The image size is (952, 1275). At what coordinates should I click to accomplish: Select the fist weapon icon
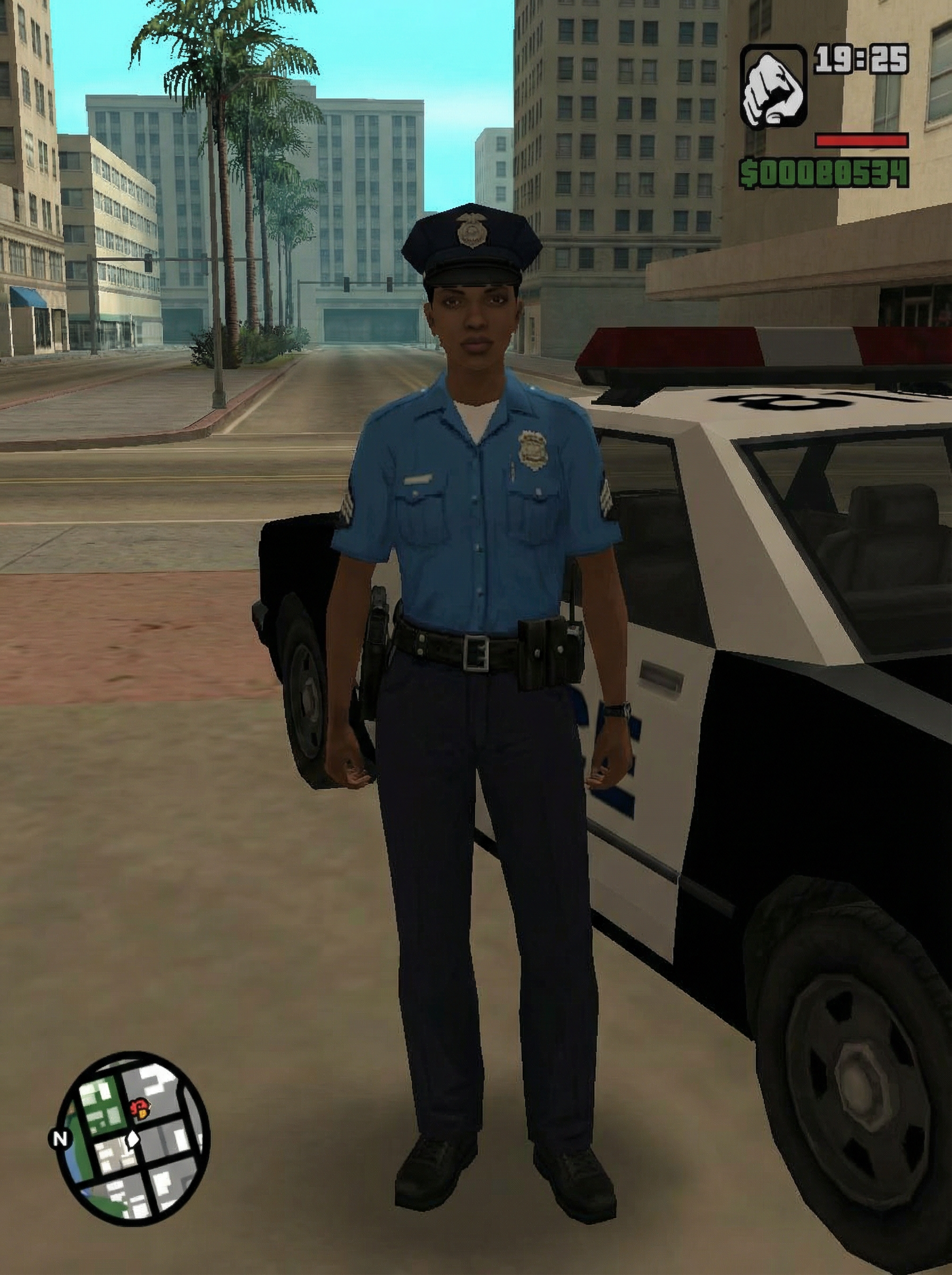click(773, 88)
